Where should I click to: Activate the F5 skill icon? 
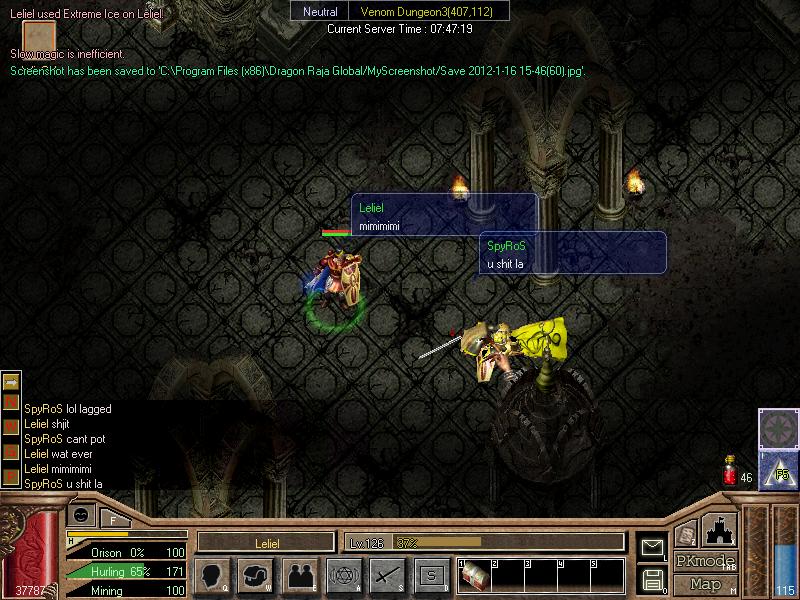(778, 468)
